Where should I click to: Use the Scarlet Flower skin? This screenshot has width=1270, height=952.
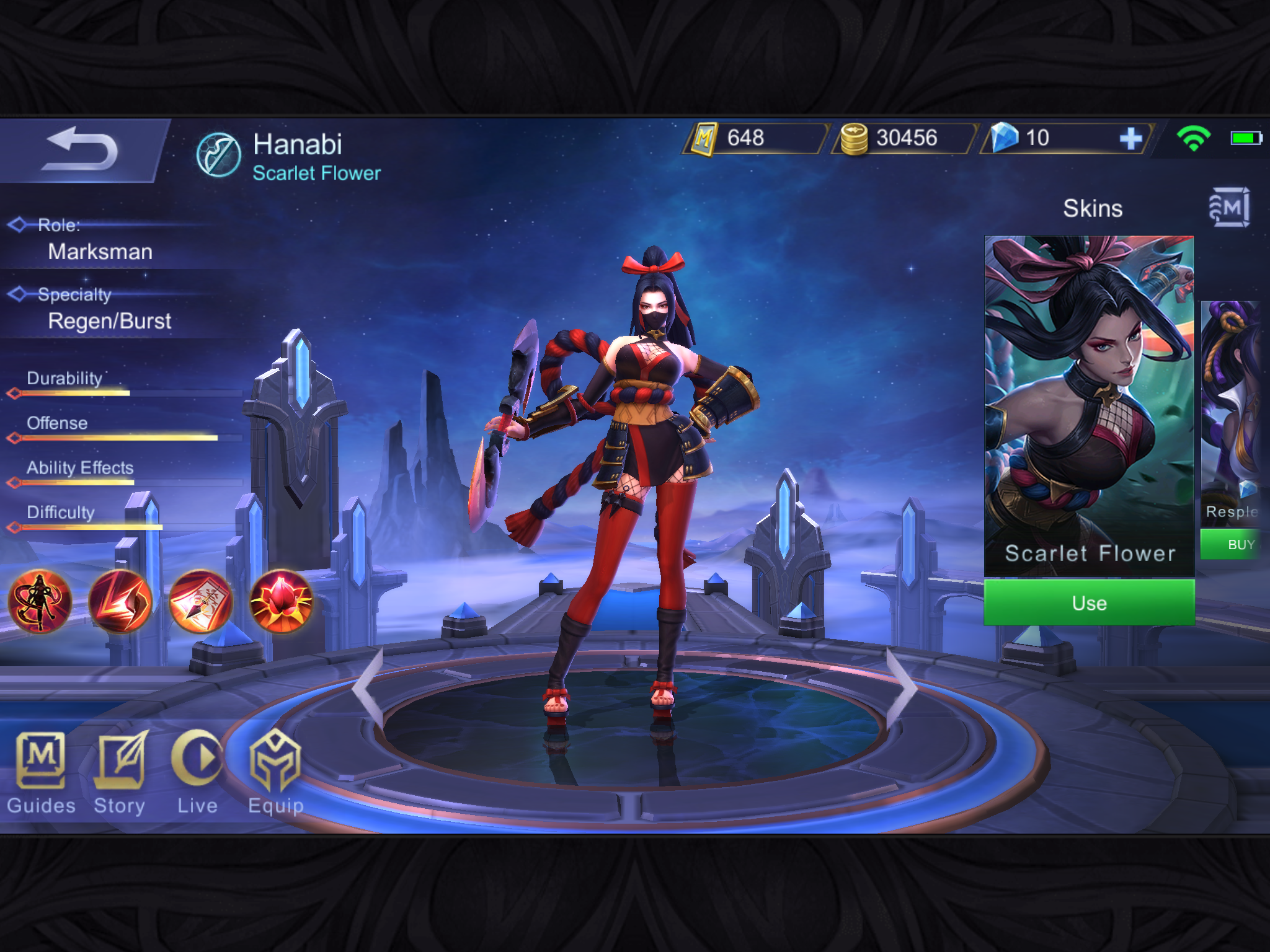point(1089,602)
